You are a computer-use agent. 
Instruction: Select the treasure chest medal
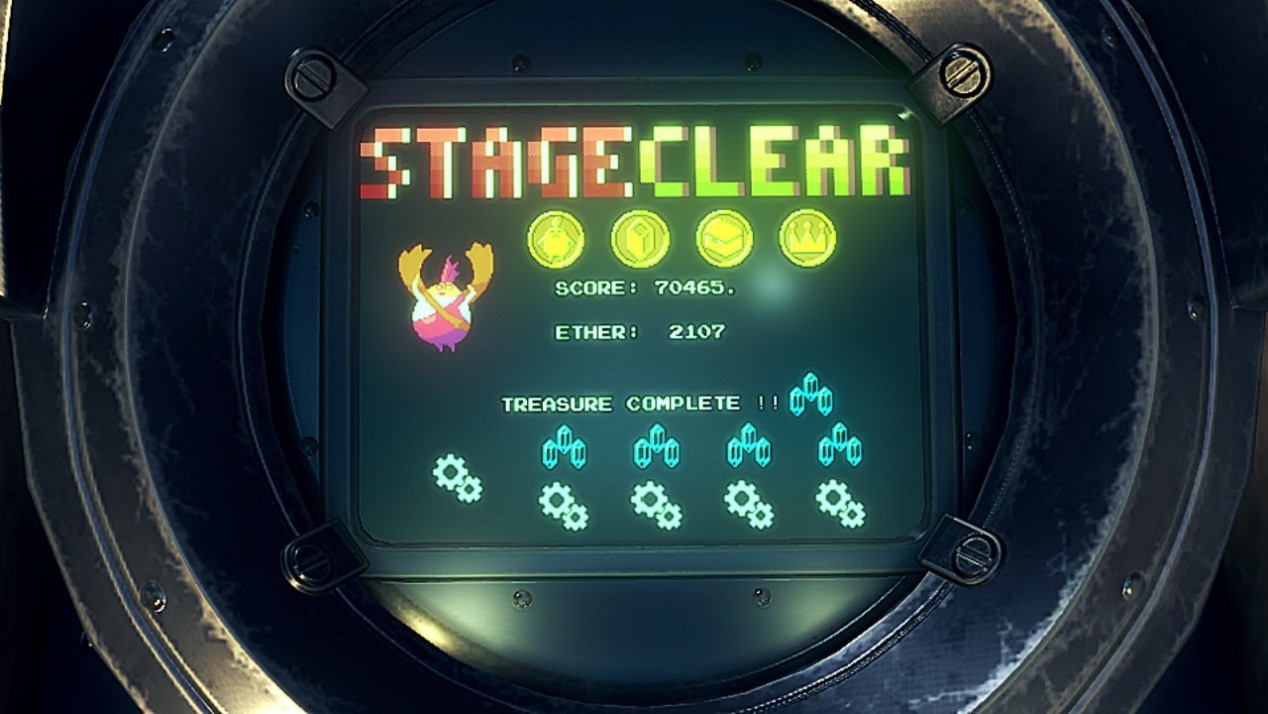point(724,238)
